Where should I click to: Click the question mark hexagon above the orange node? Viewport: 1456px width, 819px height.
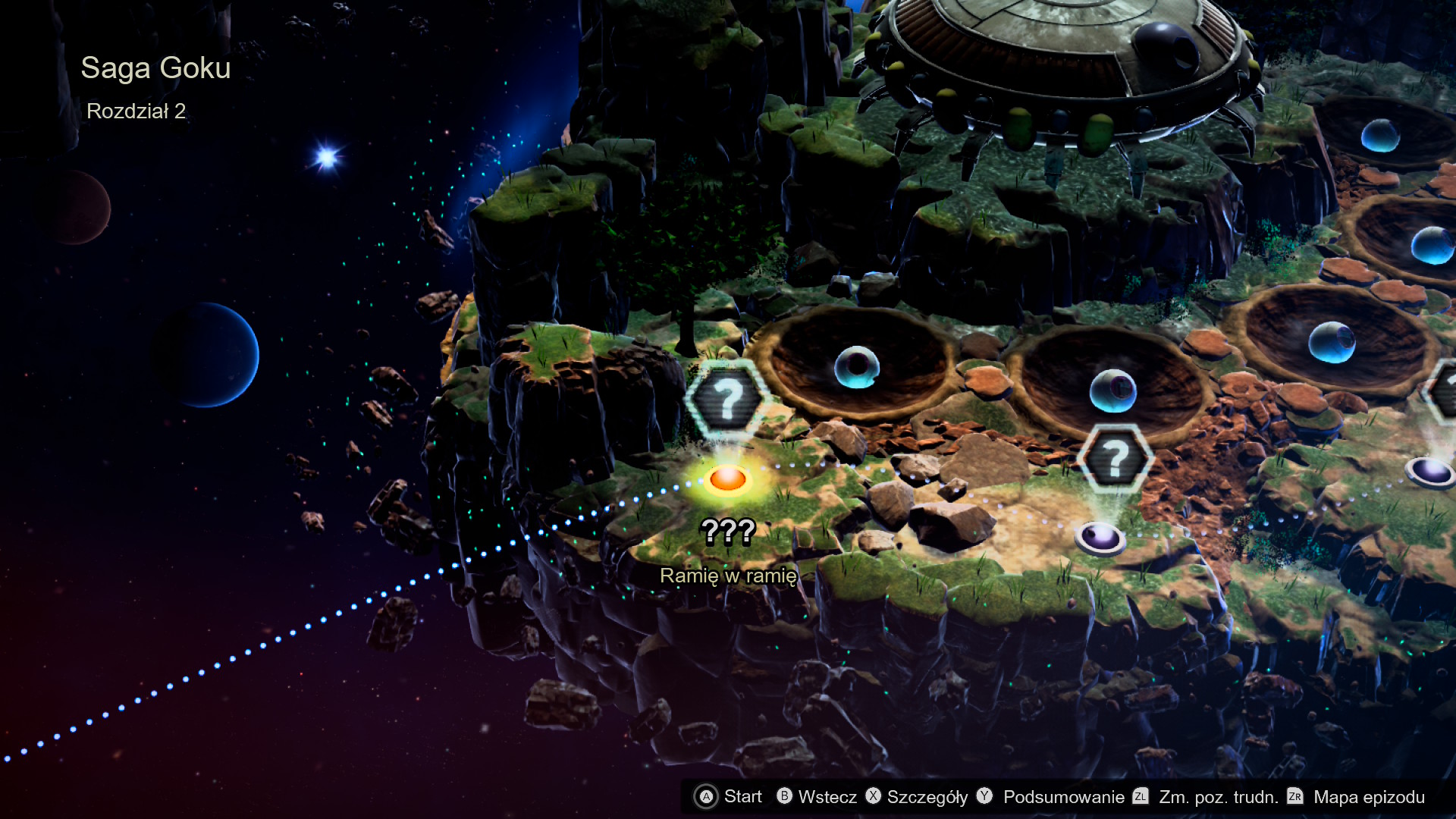[x=727, y=399]
